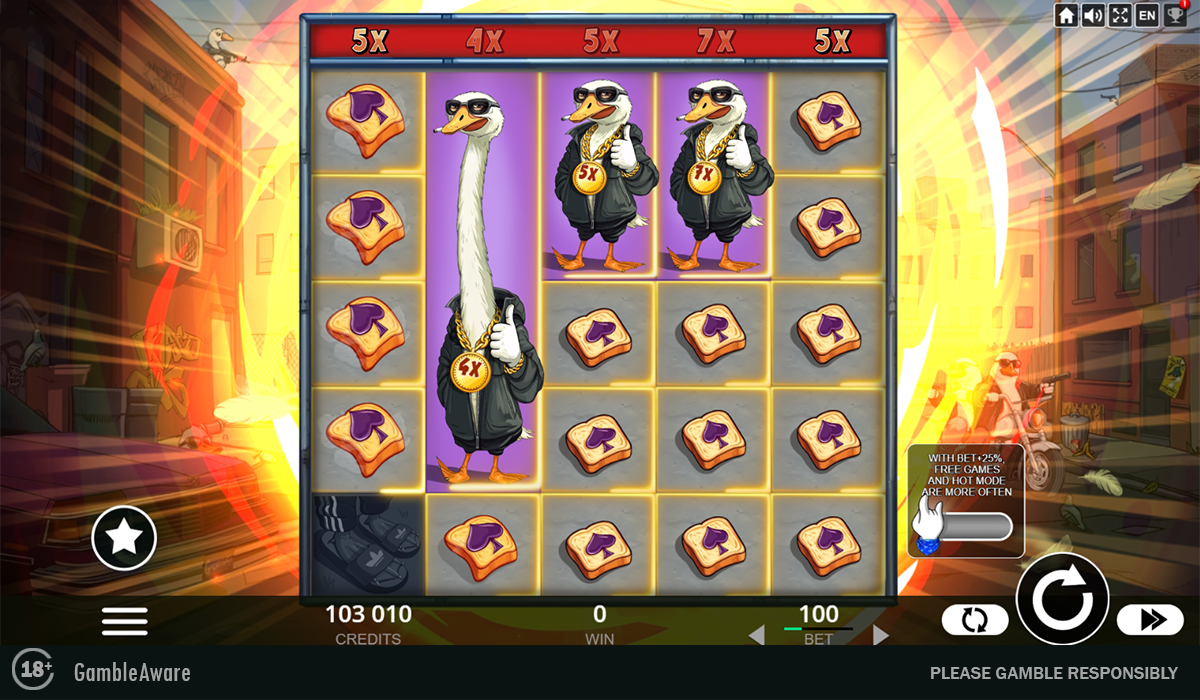Enable turbo spin with the fast-forward button
This screenshot has width=1200, height=700.
1150,620
